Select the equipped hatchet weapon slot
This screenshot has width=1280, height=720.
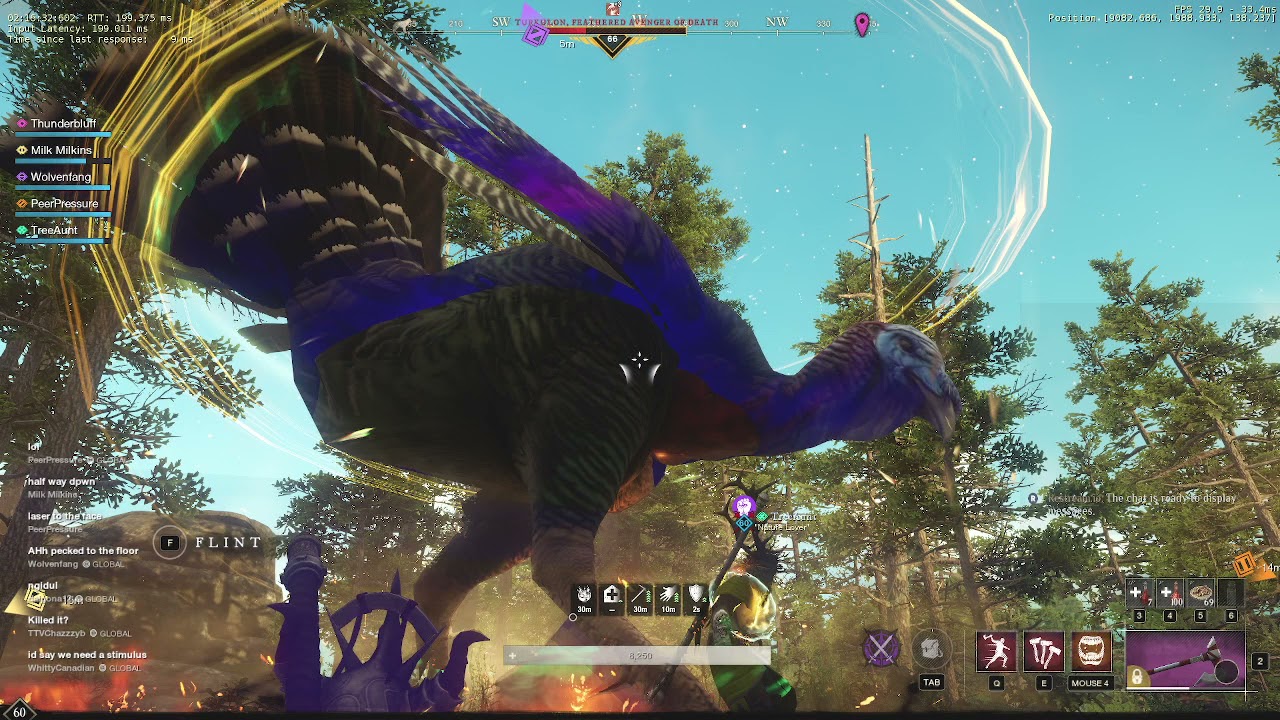click(1186, 660)
